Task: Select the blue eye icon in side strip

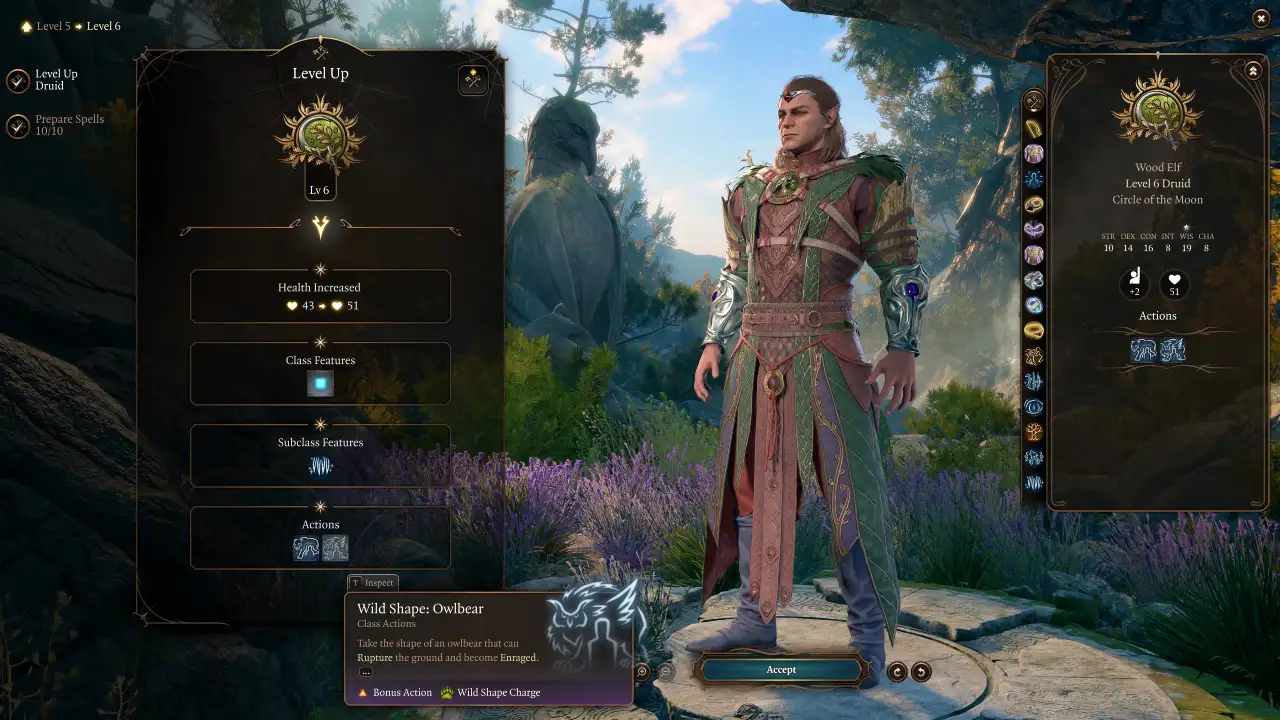Action: point(1034,407)
